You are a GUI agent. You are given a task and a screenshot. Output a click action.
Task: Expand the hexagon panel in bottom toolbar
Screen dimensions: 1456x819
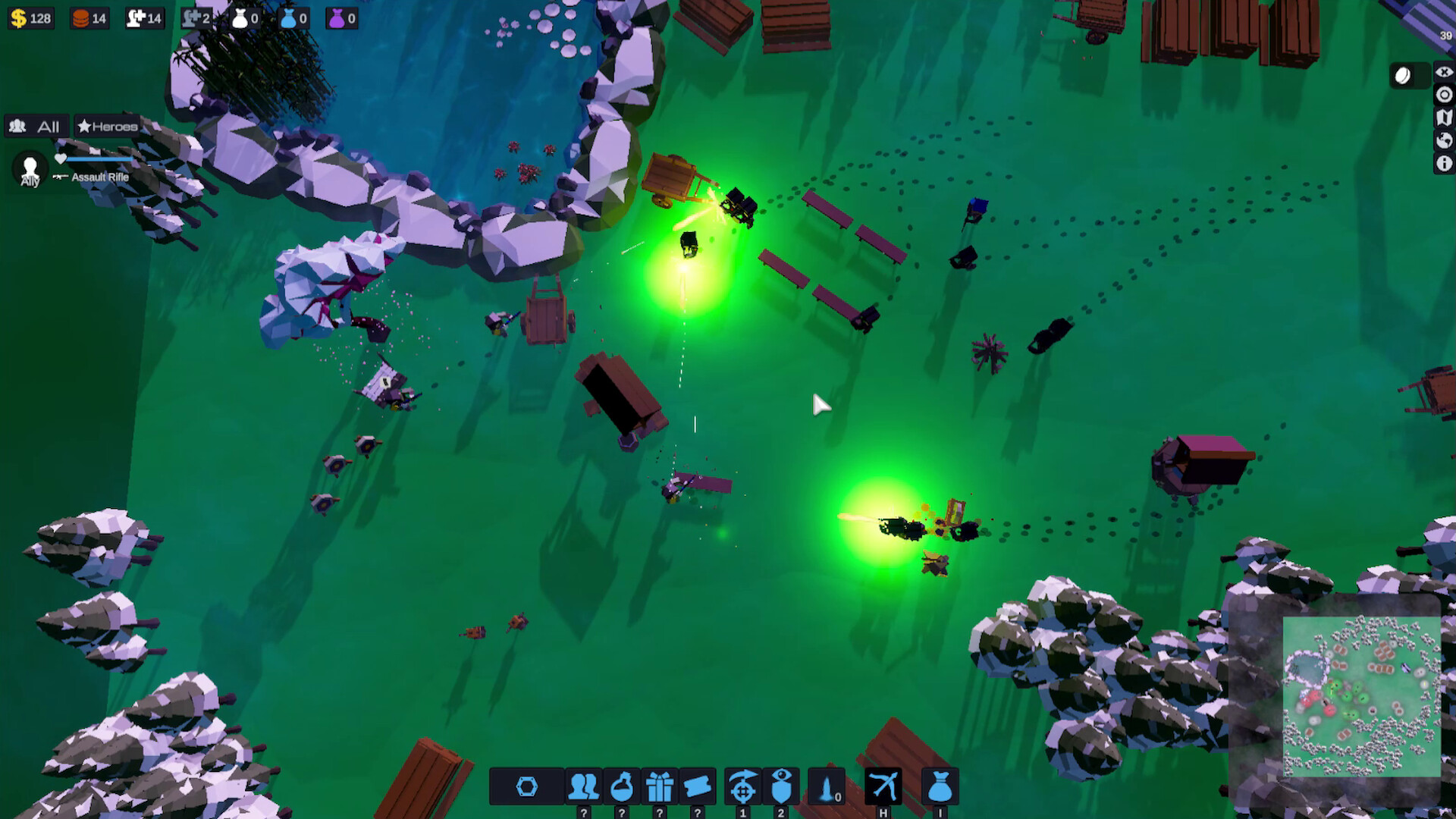coord(527,786)
